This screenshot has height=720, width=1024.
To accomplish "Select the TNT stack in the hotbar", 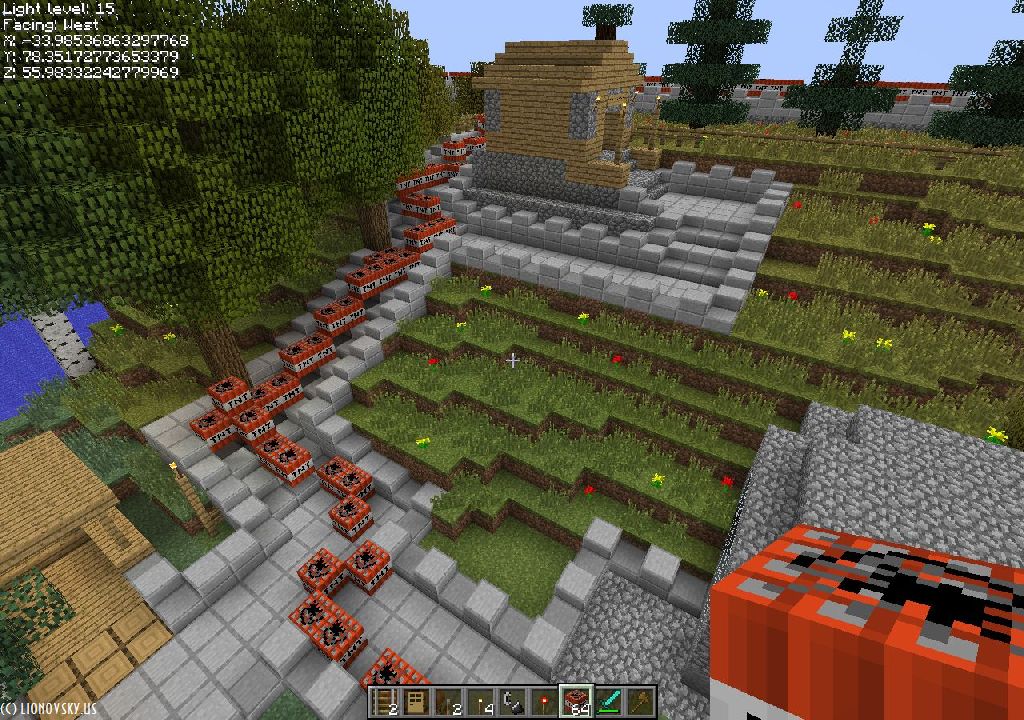I will coord(575,702).
